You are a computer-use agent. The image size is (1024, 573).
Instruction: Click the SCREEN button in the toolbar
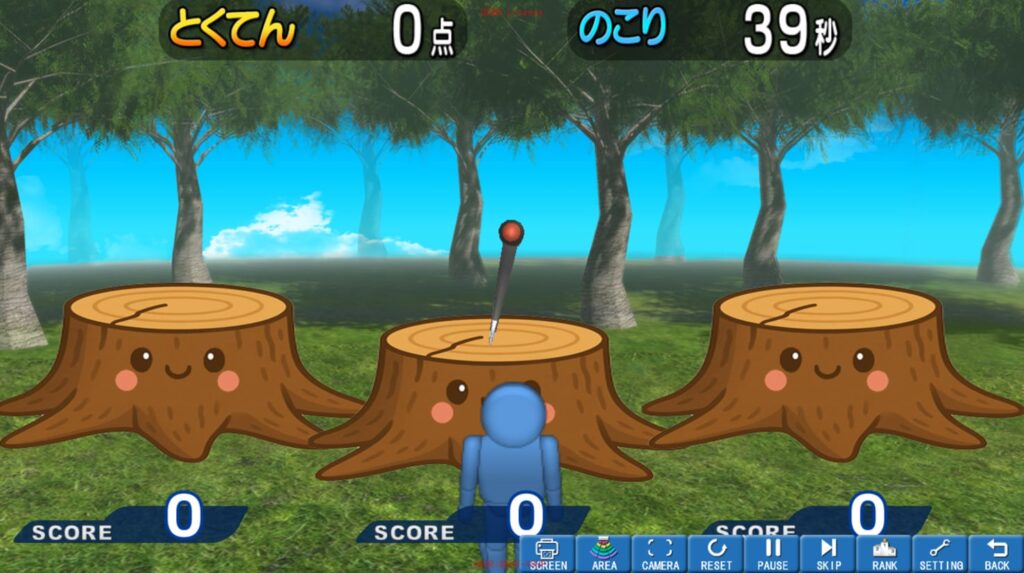pos(547,554)
